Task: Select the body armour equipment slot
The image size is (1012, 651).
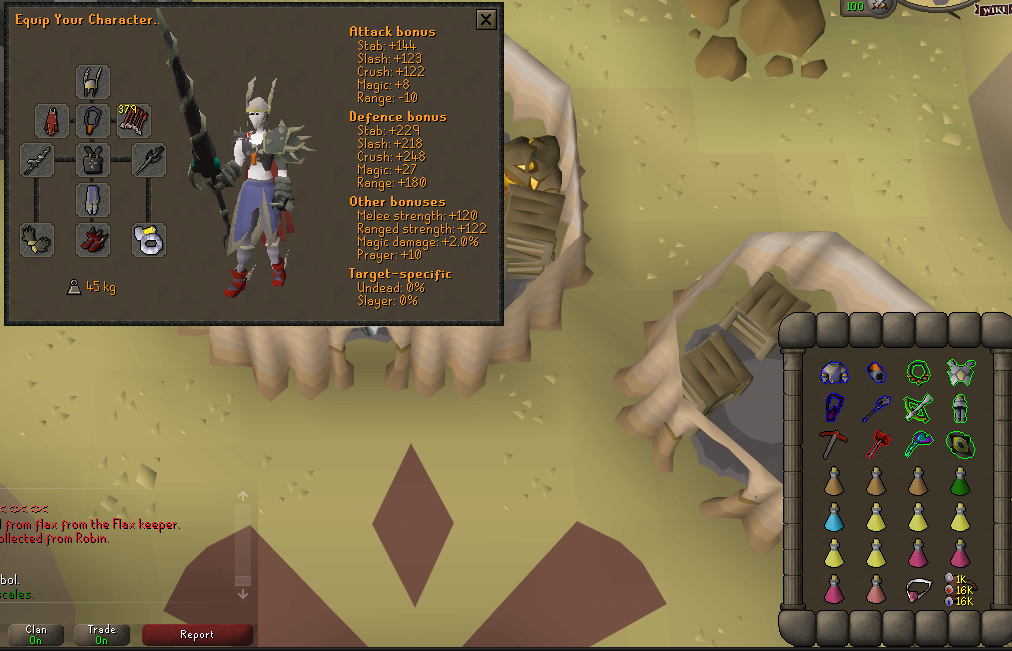Action: point(93,160)
